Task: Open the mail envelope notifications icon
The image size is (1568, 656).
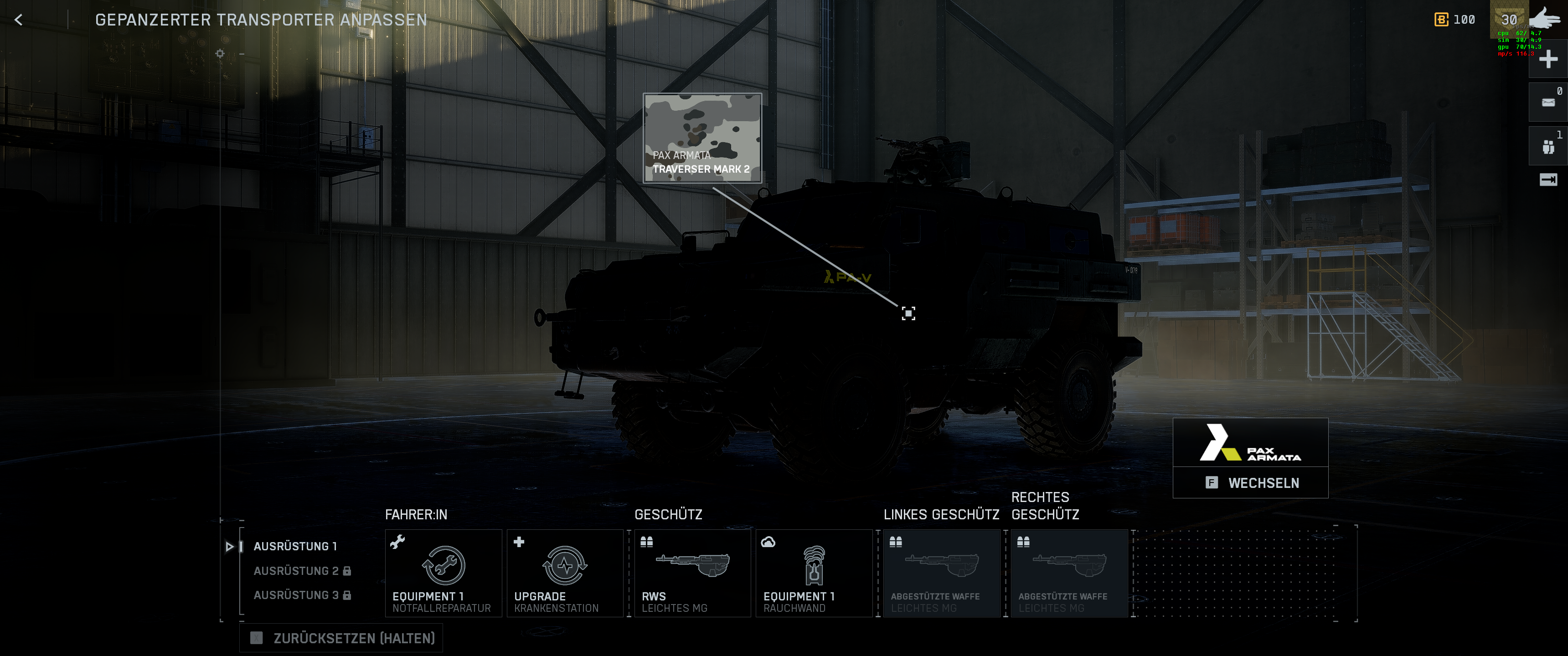Action: point(1547,102)
